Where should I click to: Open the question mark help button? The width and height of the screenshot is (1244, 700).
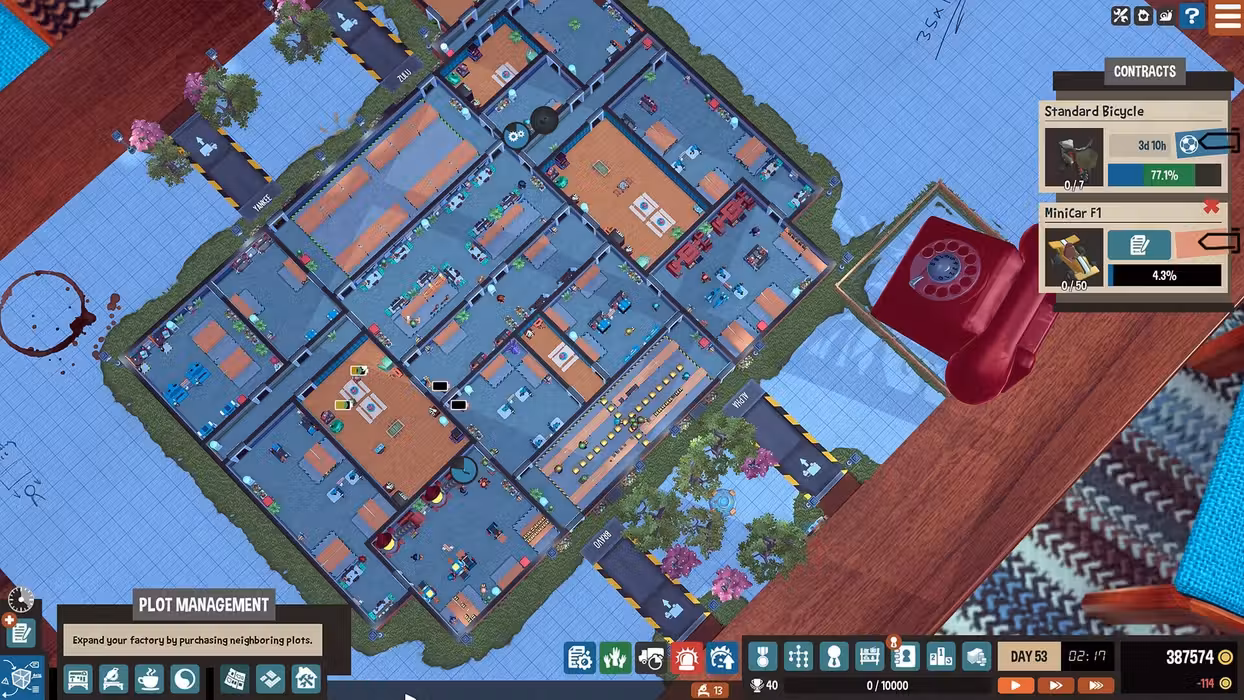[x=1191, y=16]
